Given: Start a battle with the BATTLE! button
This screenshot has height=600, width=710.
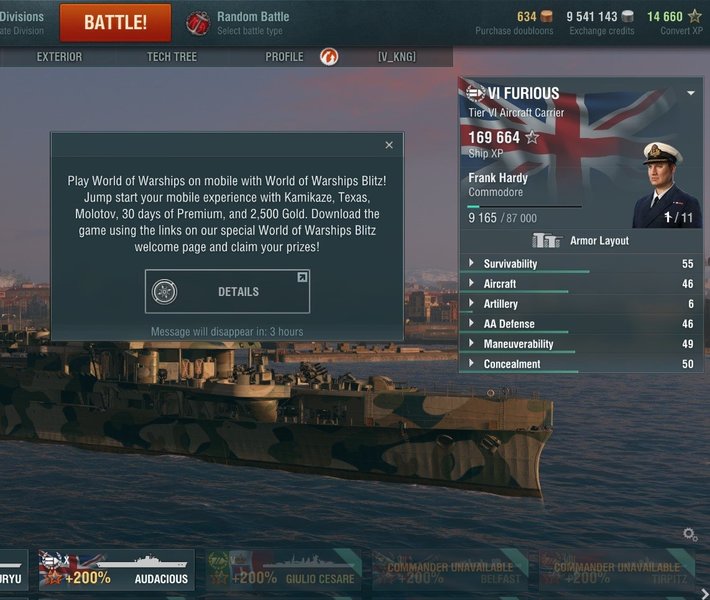Looking at the screenshot, I should point(115,22).
